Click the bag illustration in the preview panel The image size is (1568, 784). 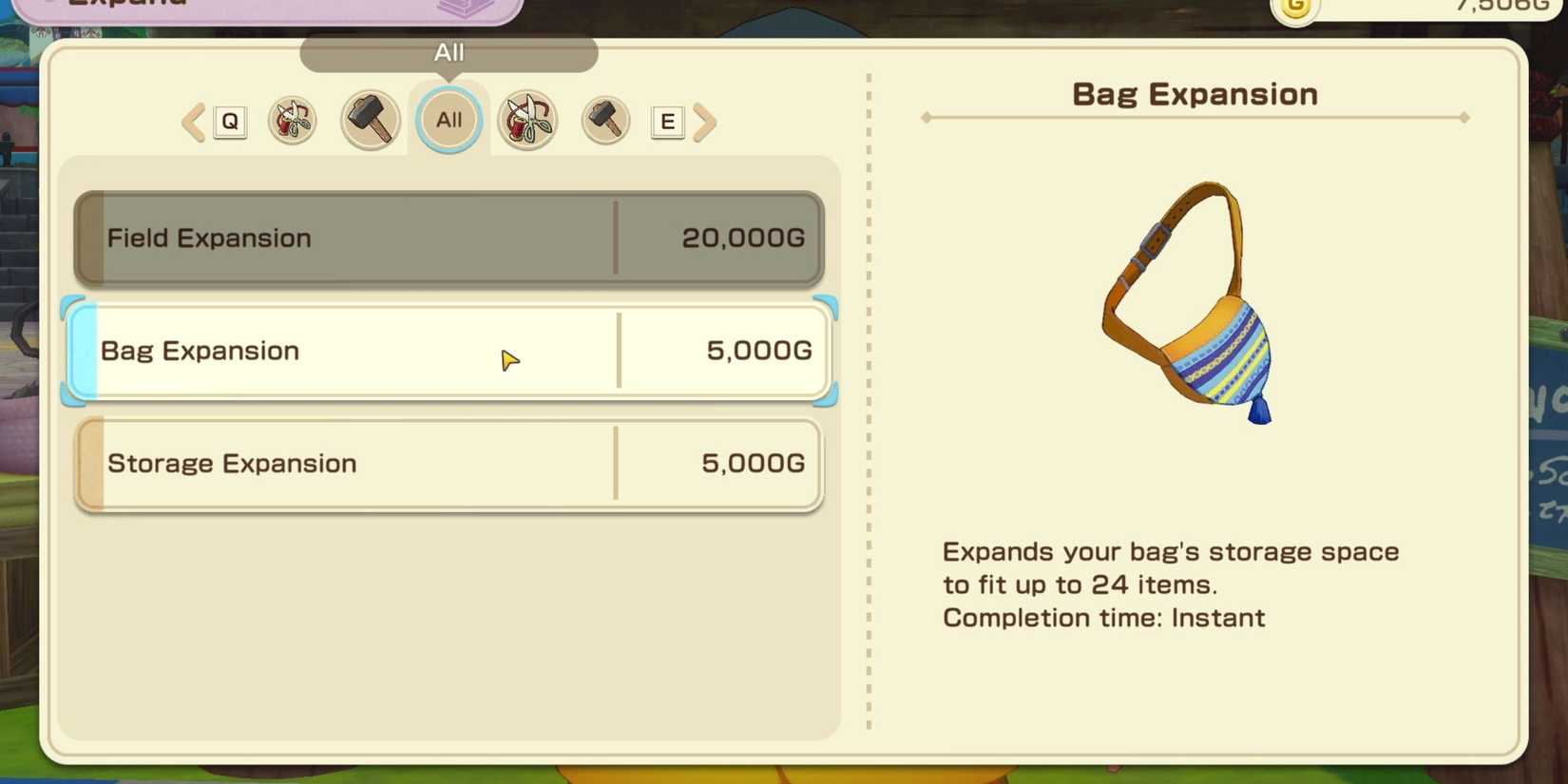click(1193, 309)
